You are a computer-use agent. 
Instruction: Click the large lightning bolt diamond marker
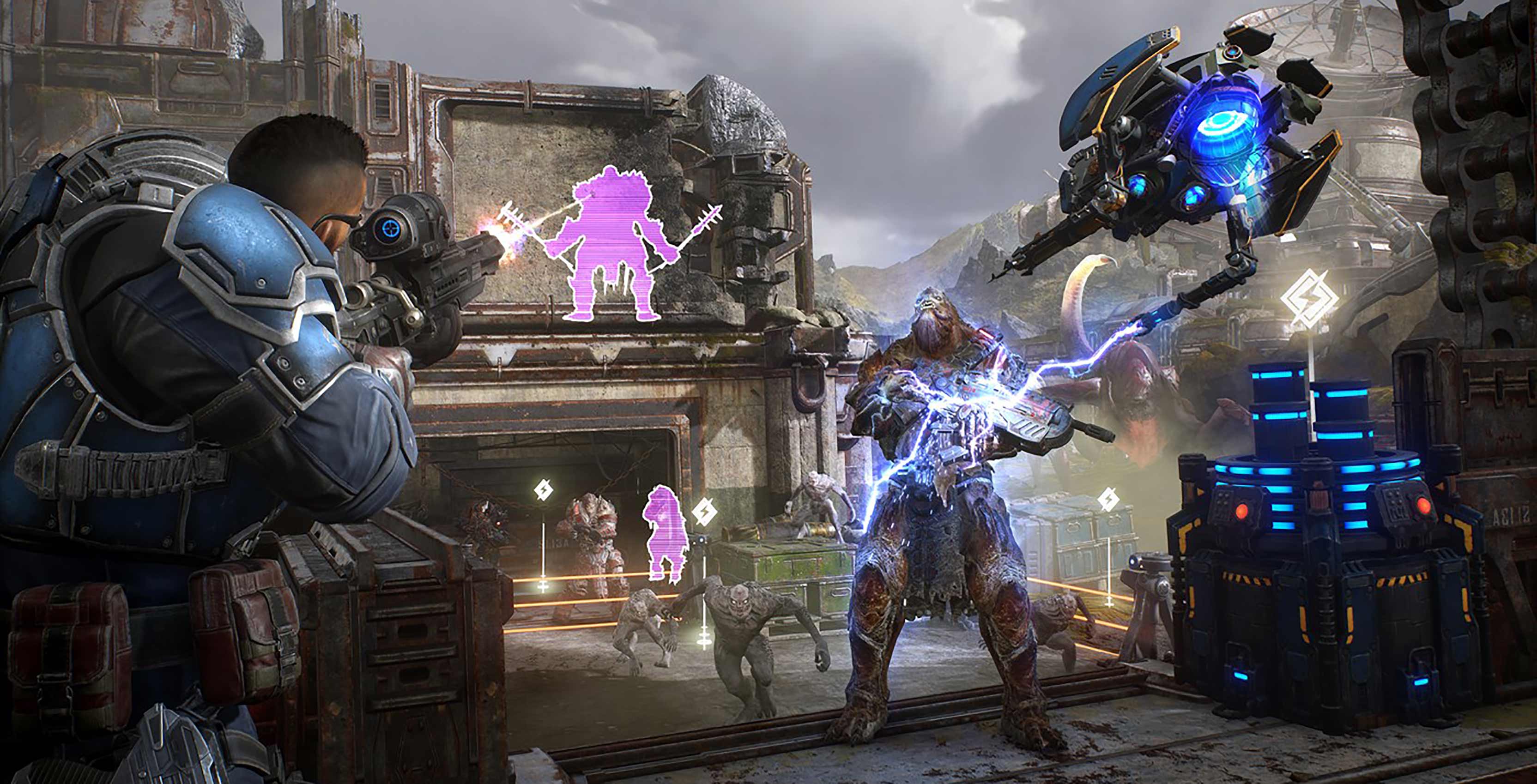pyautogui.click(x=1309, y=298)
